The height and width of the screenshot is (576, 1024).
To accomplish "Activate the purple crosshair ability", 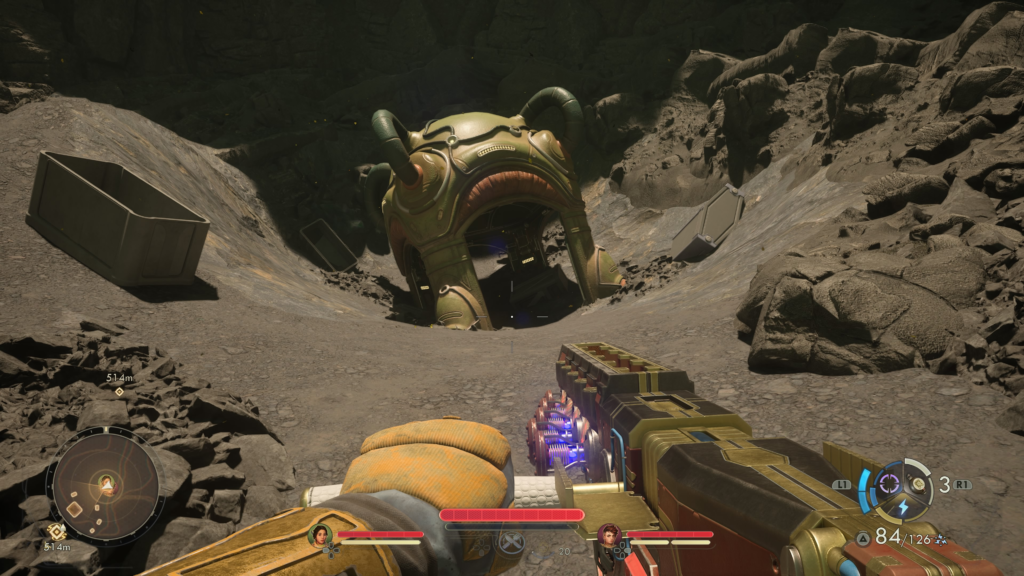I will 888,484.
